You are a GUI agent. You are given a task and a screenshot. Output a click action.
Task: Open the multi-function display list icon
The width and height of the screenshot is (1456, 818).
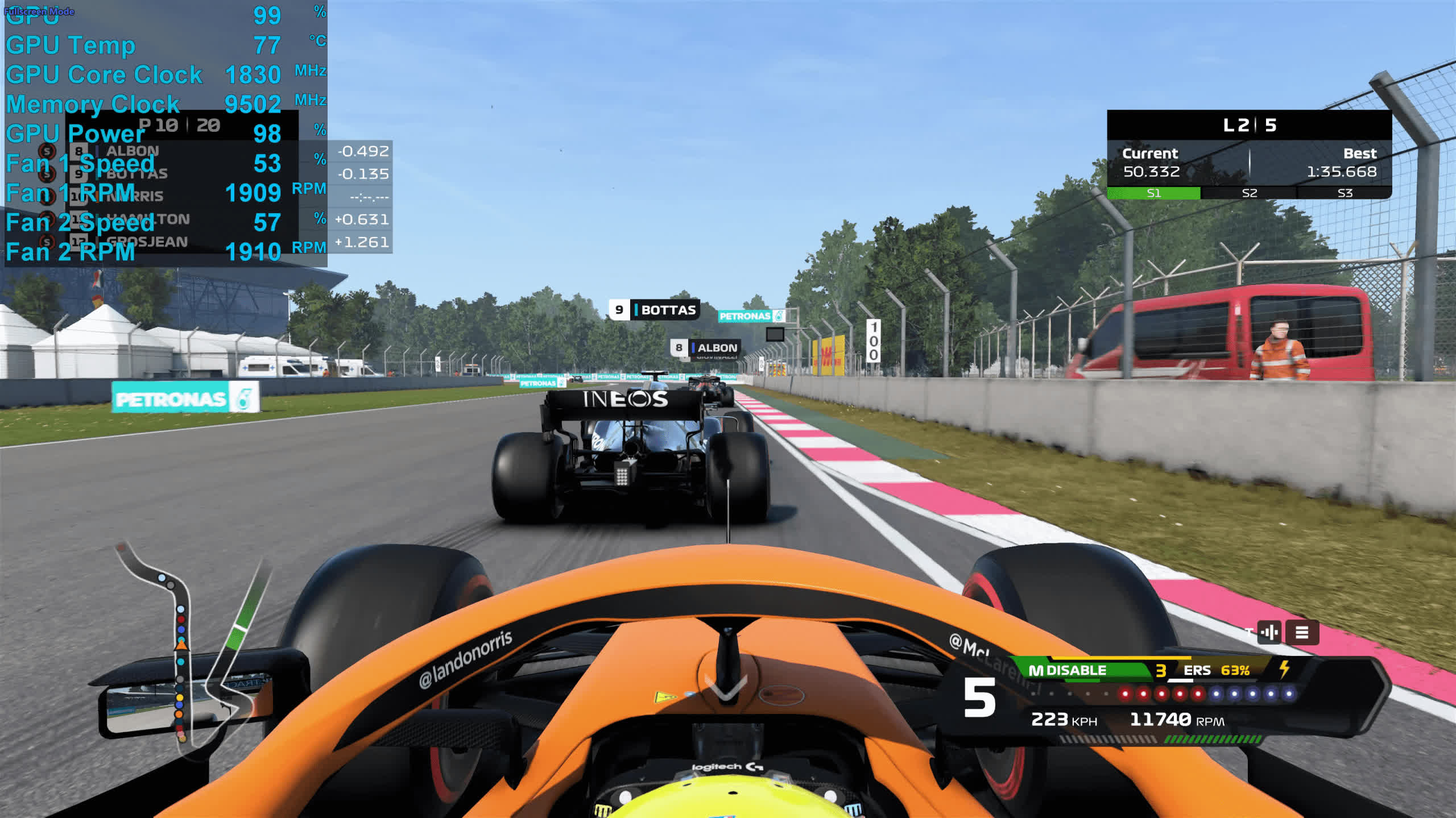pyautogui.click(x=1302, y=632)
